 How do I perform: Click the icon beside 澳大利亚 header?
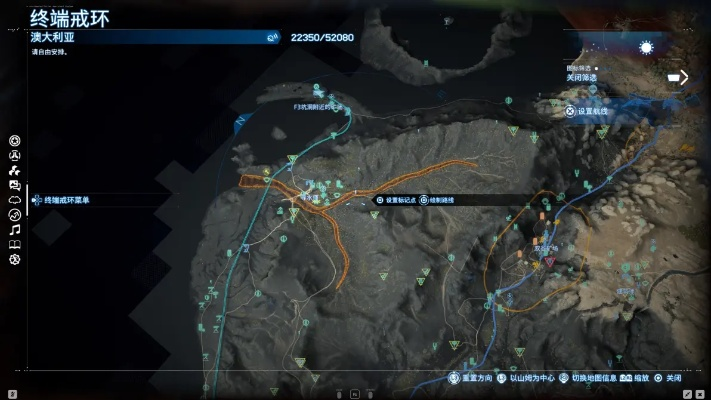pyautogui.click(x=271, y=37)
